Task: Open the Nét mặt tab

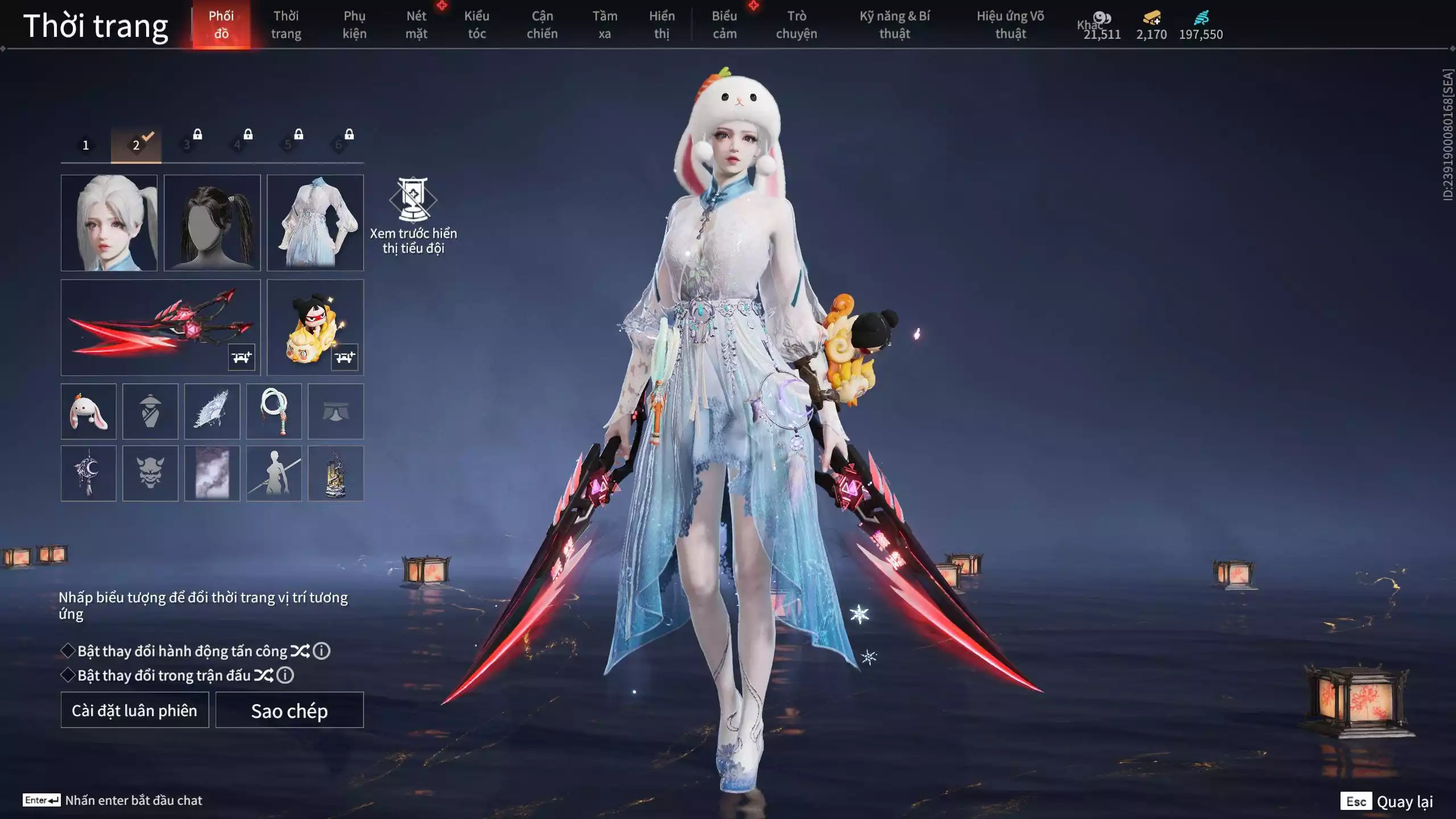Action: click(416, 24)
